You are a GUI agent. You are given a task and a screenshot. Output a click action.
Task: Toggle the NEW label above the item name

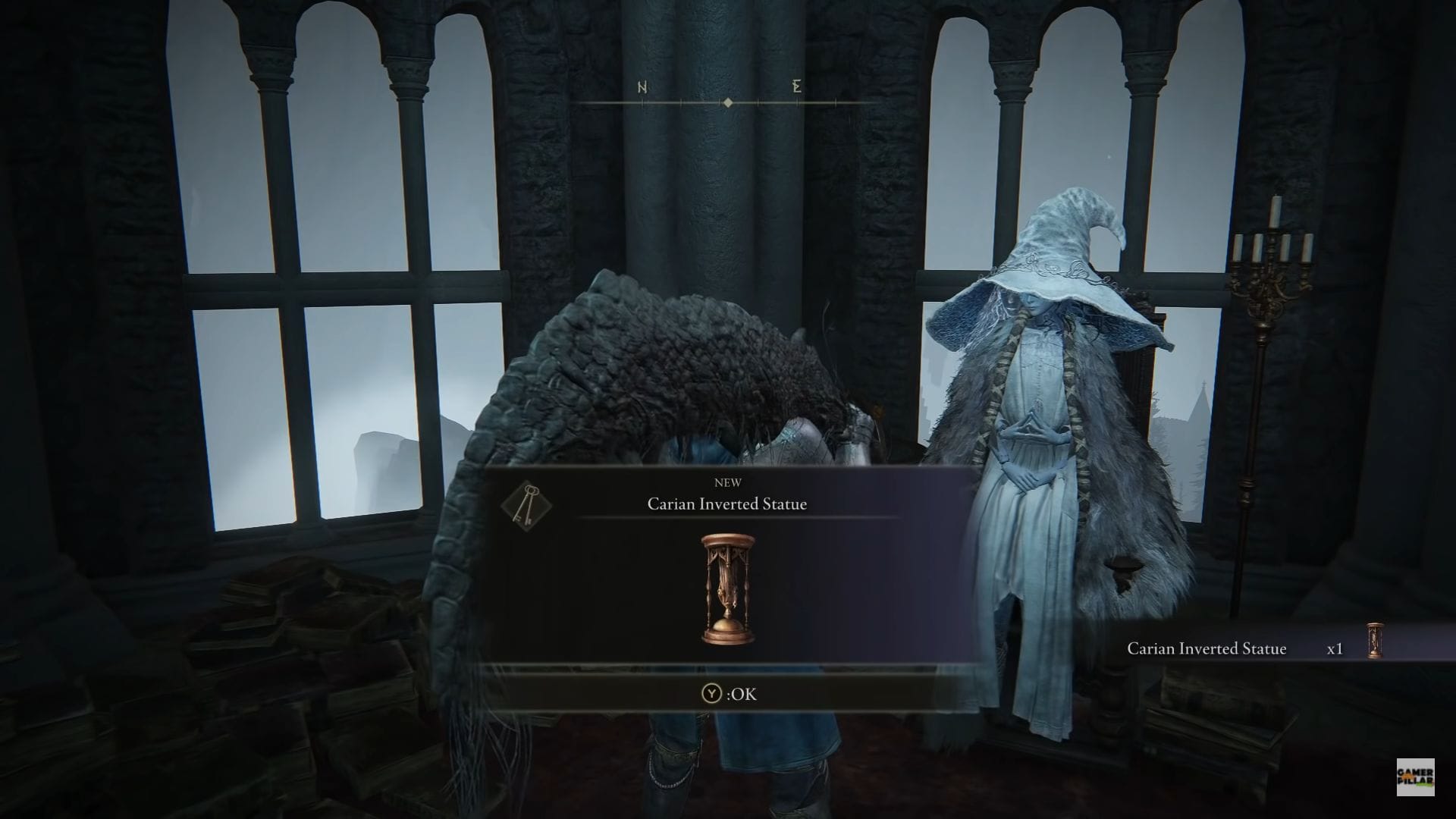pyautogui.click(x=729, y=482)
